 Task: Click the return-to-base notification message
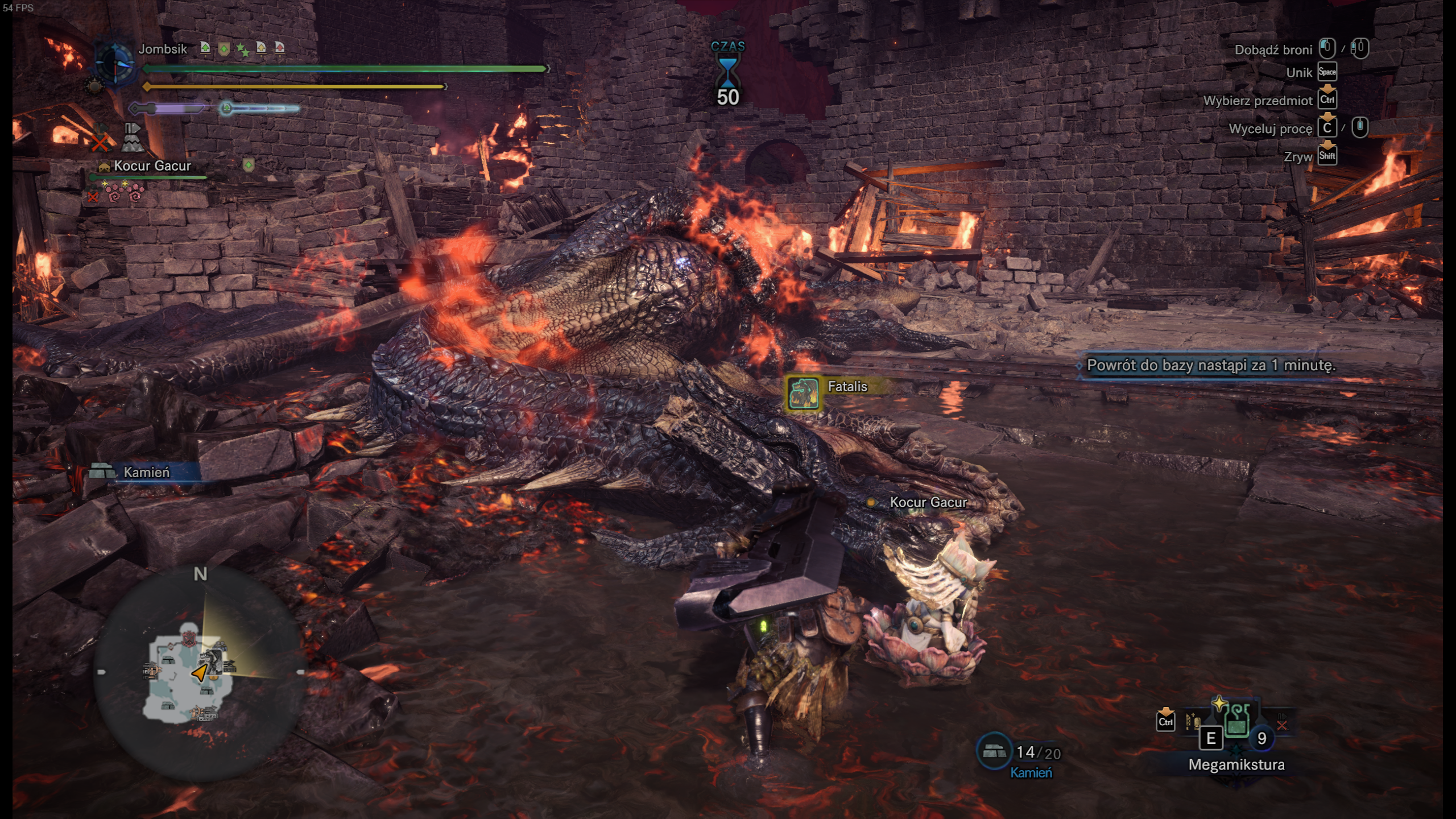click(1210, 365)
